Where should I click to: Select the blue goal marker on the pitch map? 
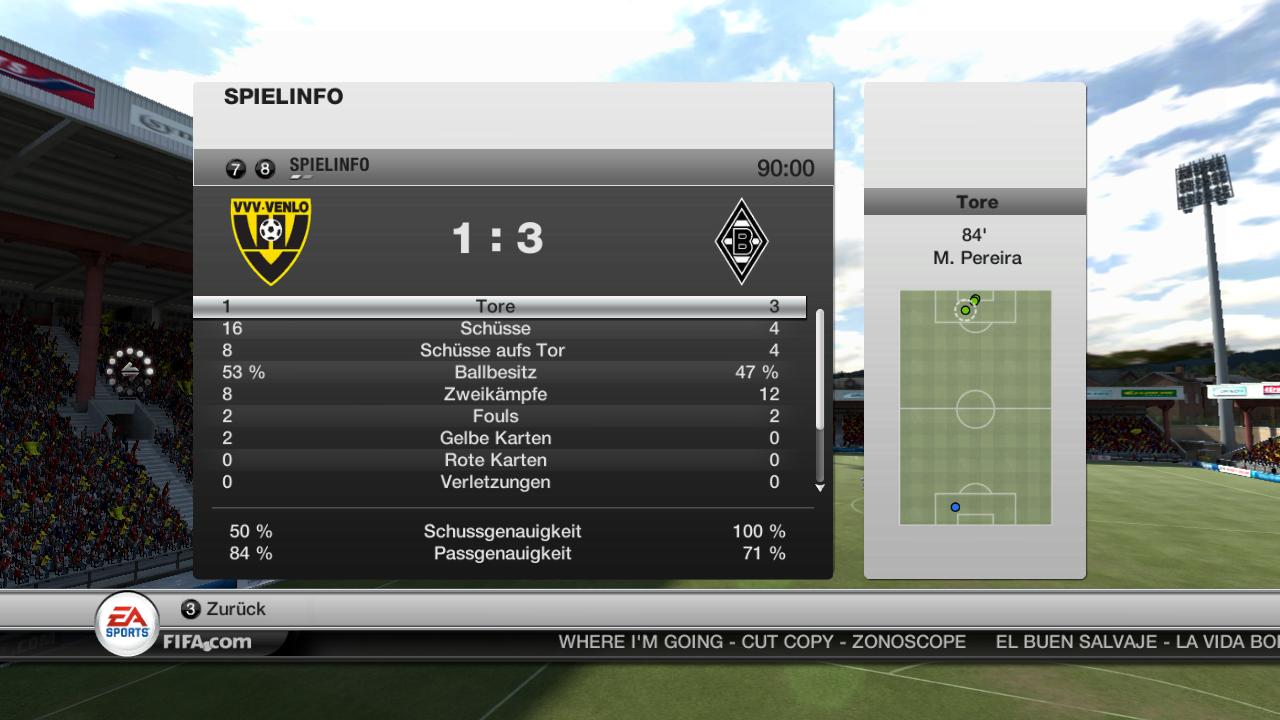[955, 507]
